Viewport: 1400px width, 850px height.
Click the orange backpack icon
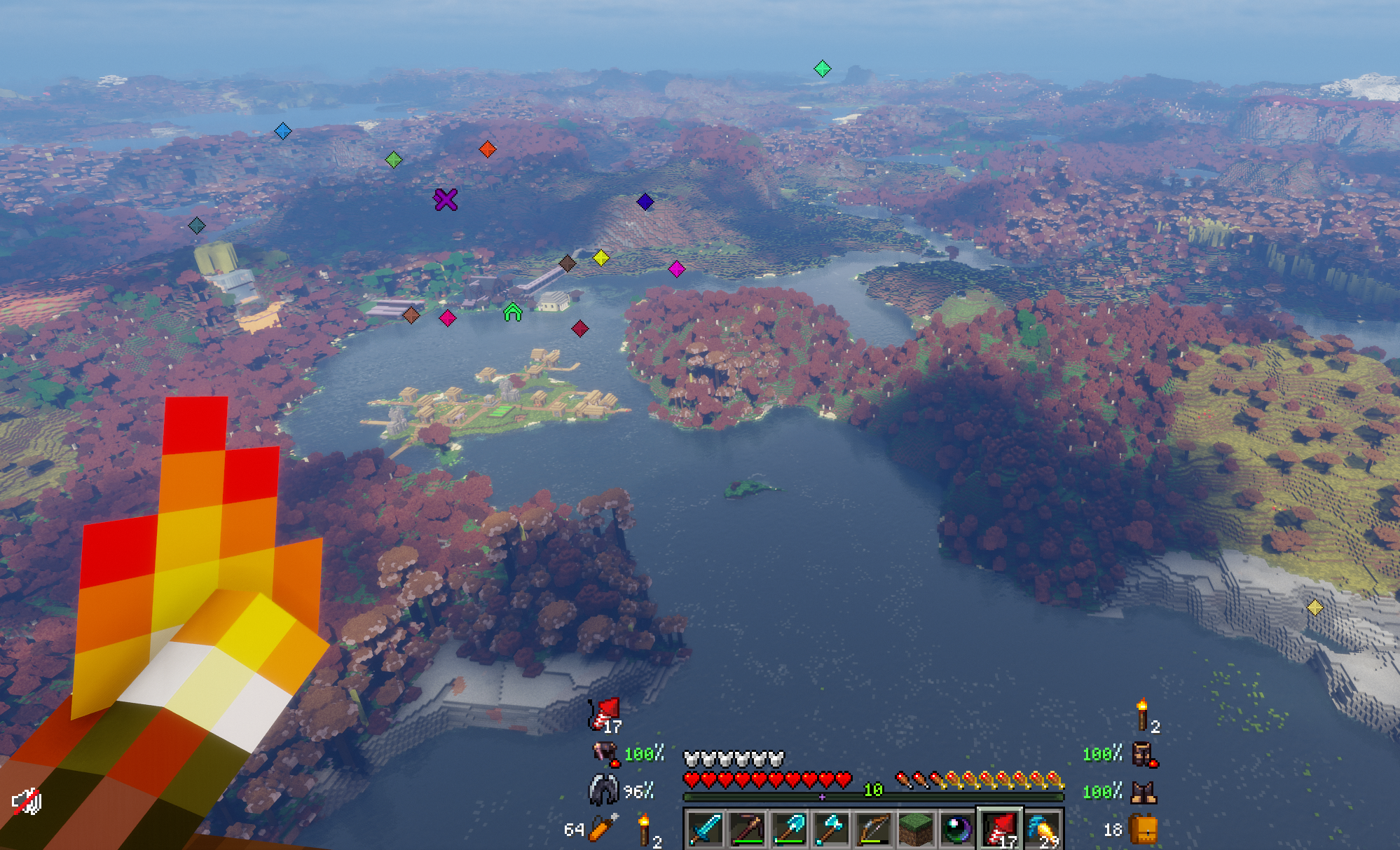(x=1144, y=830)
